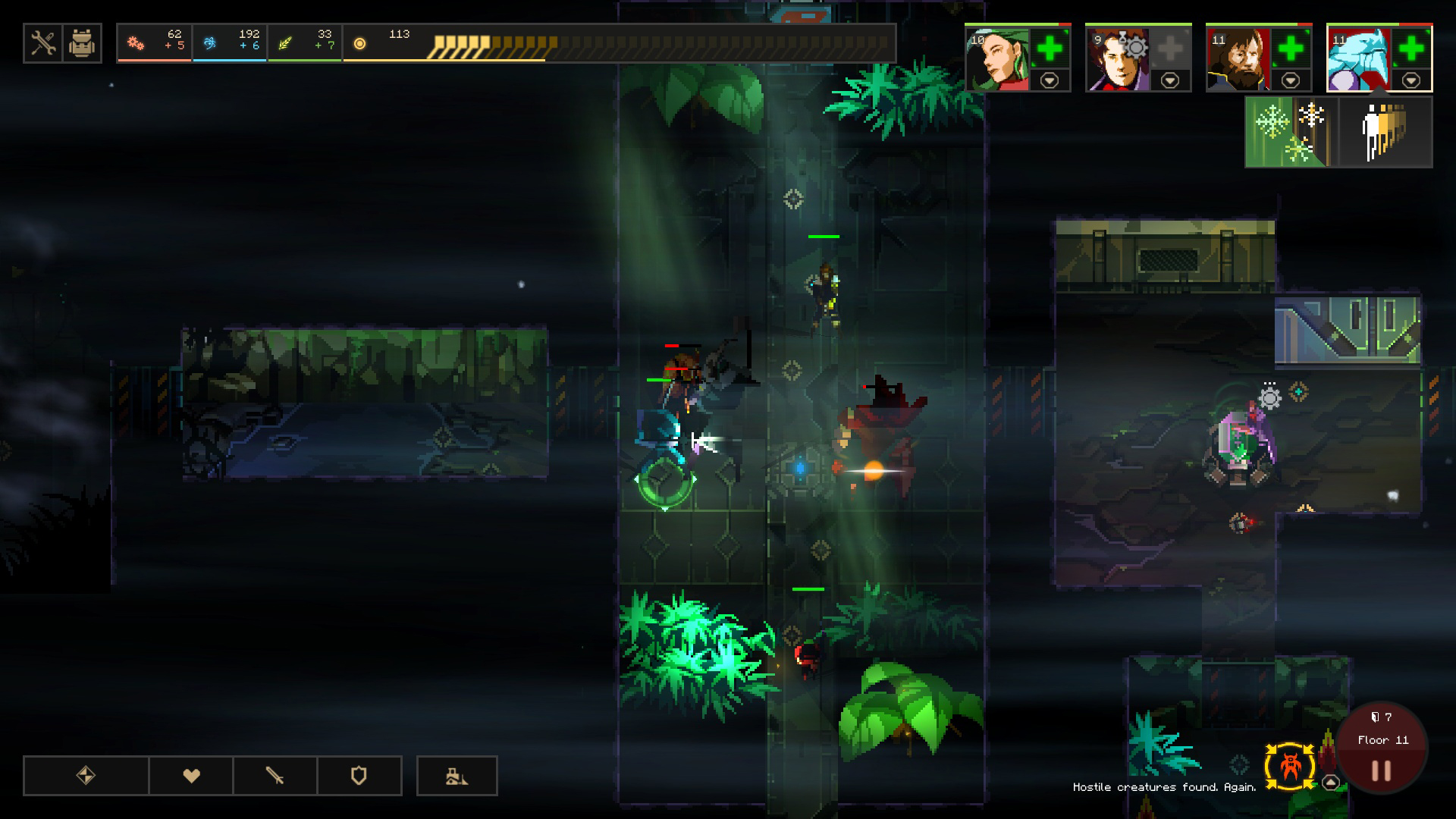Select the bearded hero portrait

pos(1238,59)
